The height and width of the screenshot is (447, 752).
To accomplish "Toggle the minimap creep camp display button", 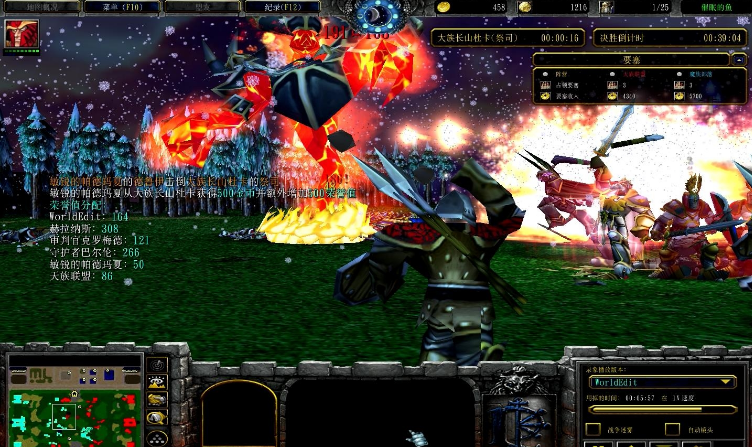I will pyautogui.click(x=157, y=418).
